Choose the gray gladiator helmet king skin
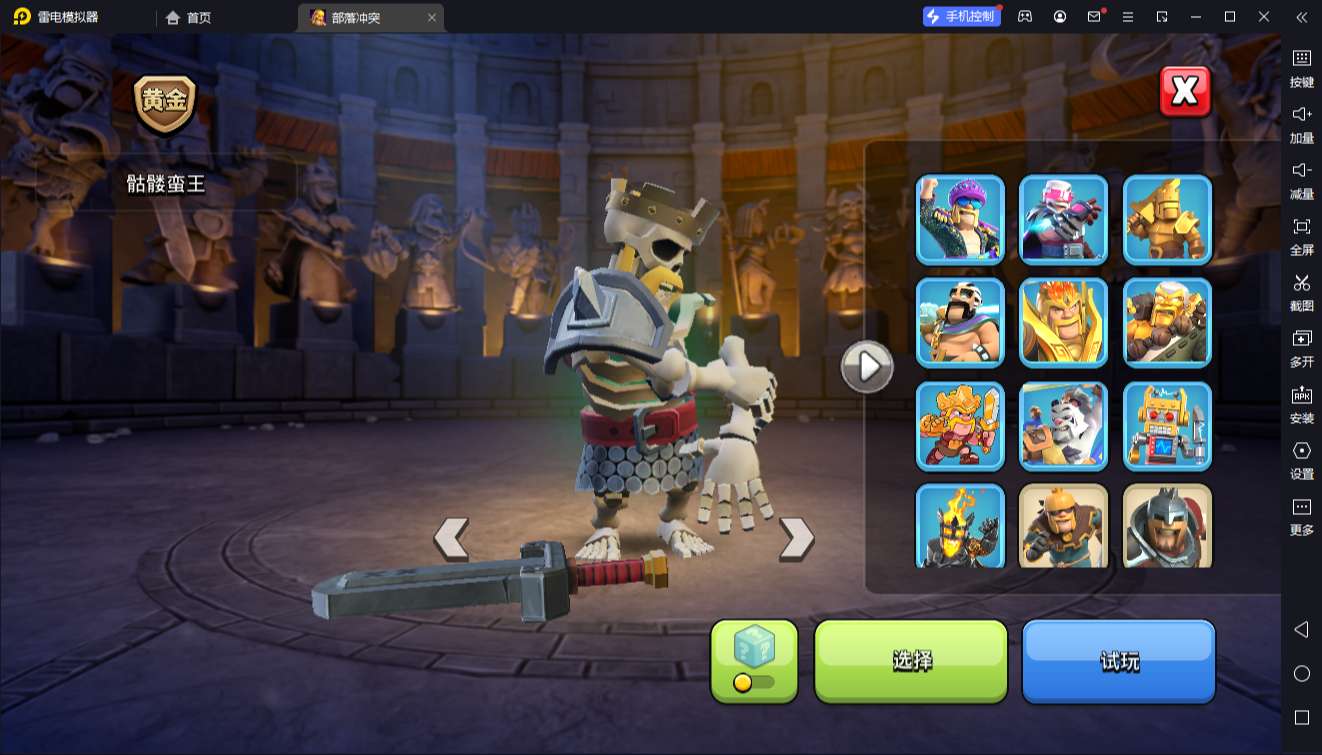The image size is (1322, 755). click(x=1168, y=526)
